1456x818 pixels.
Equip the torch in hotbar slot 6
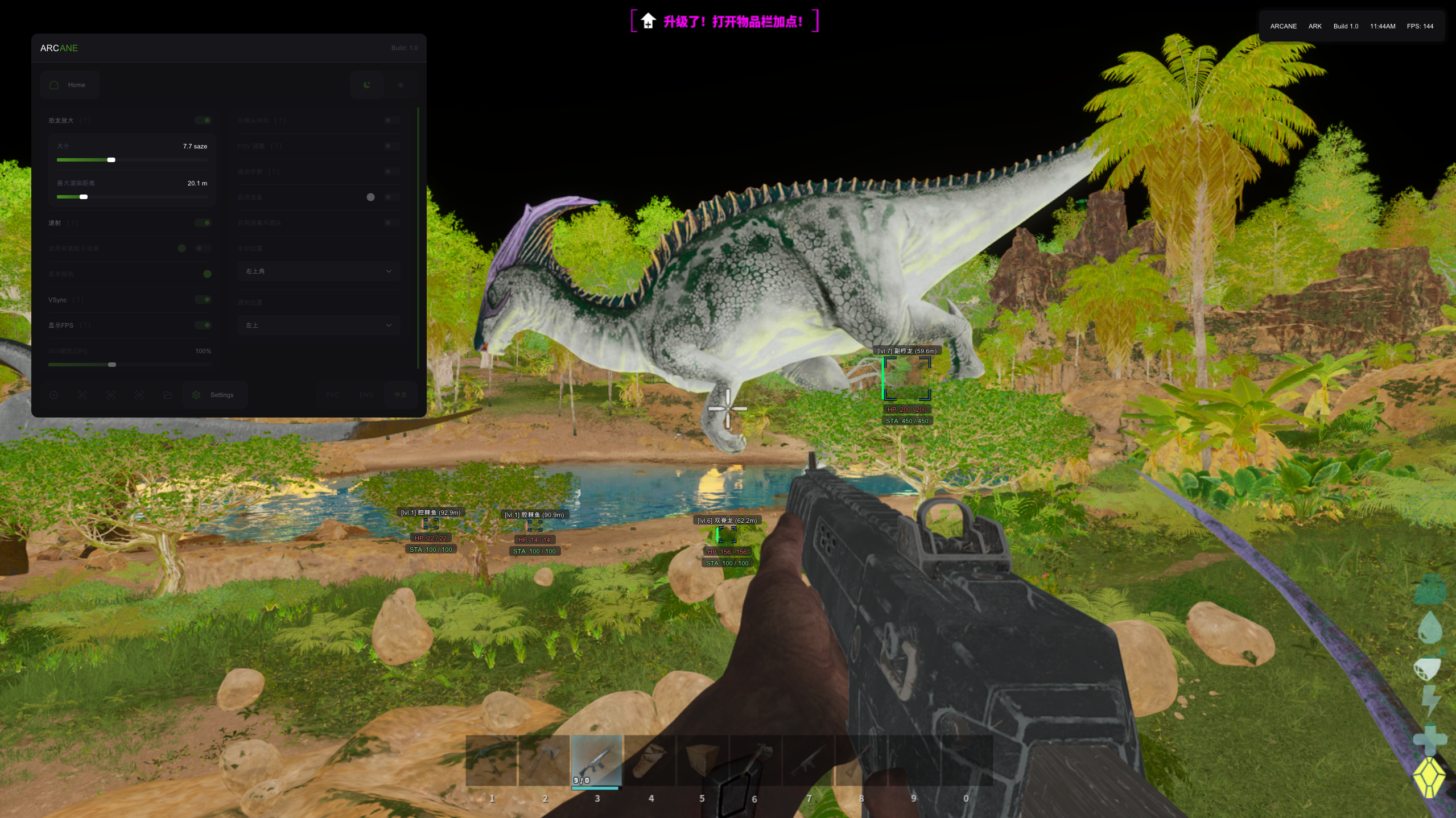(x=755, y=761)
